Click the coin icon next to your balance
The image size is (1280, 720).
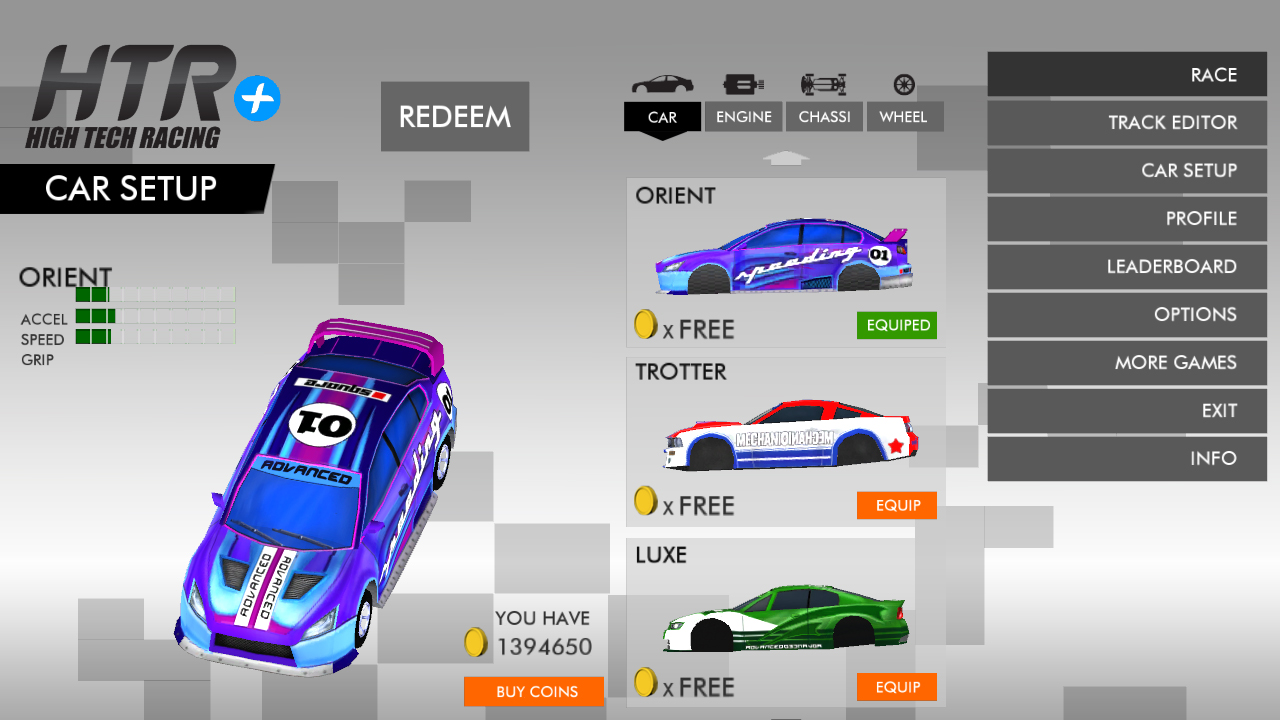click(474, 639)
